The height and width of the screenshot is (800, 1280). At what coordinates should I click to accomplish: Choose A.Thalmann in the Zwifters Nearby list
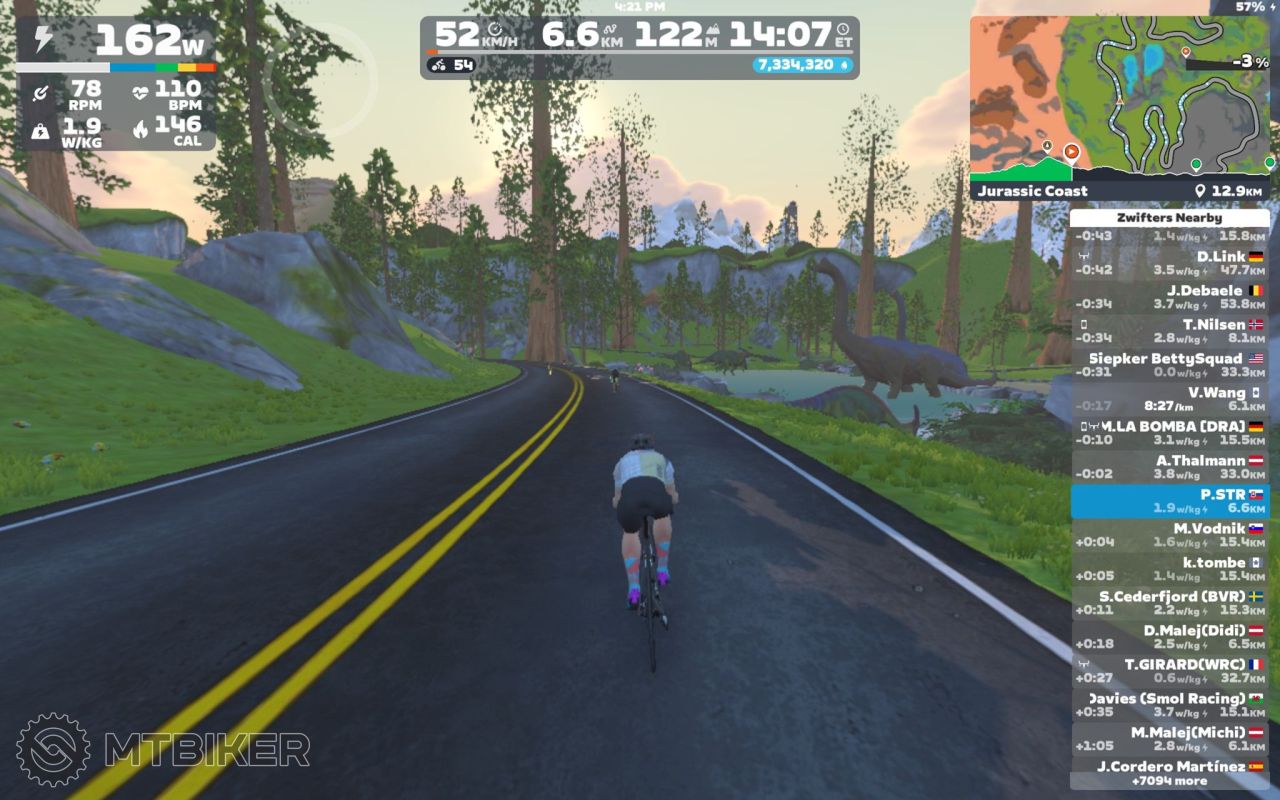(1169, 467)
